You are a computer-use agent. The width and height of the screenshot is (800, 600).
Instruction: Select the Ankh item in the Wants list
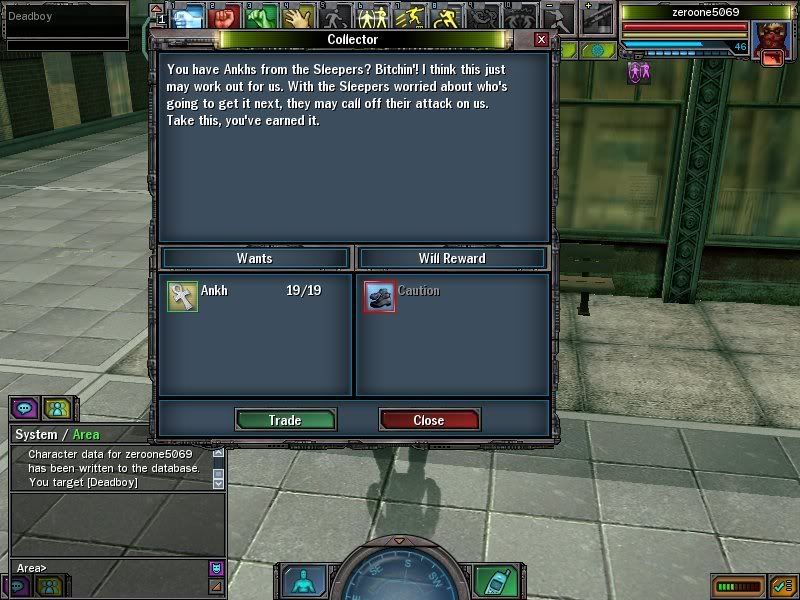click(183, 296)
